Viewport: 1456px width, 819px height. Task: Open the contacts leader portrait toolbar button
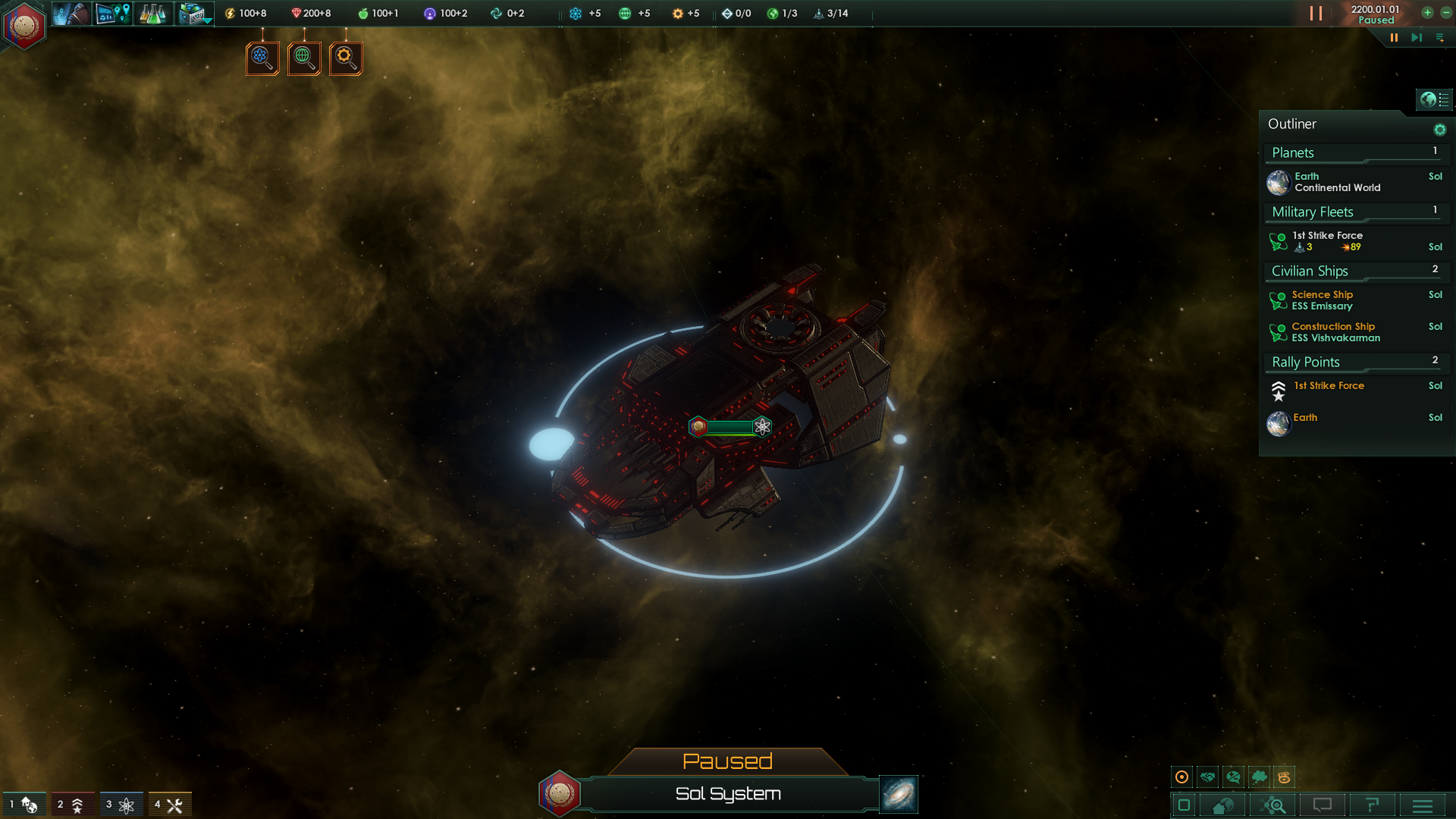click(71, 14)
